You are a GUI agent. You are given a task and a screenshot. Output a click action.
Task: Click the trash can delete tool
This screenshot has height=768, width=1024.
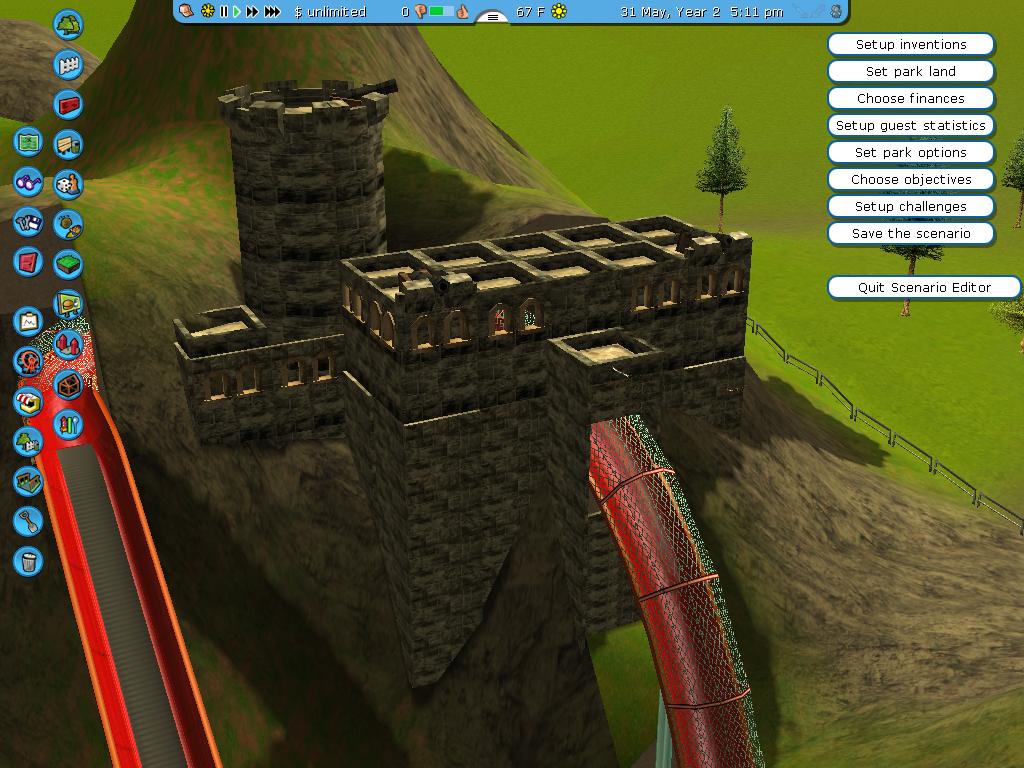[28, 561]
